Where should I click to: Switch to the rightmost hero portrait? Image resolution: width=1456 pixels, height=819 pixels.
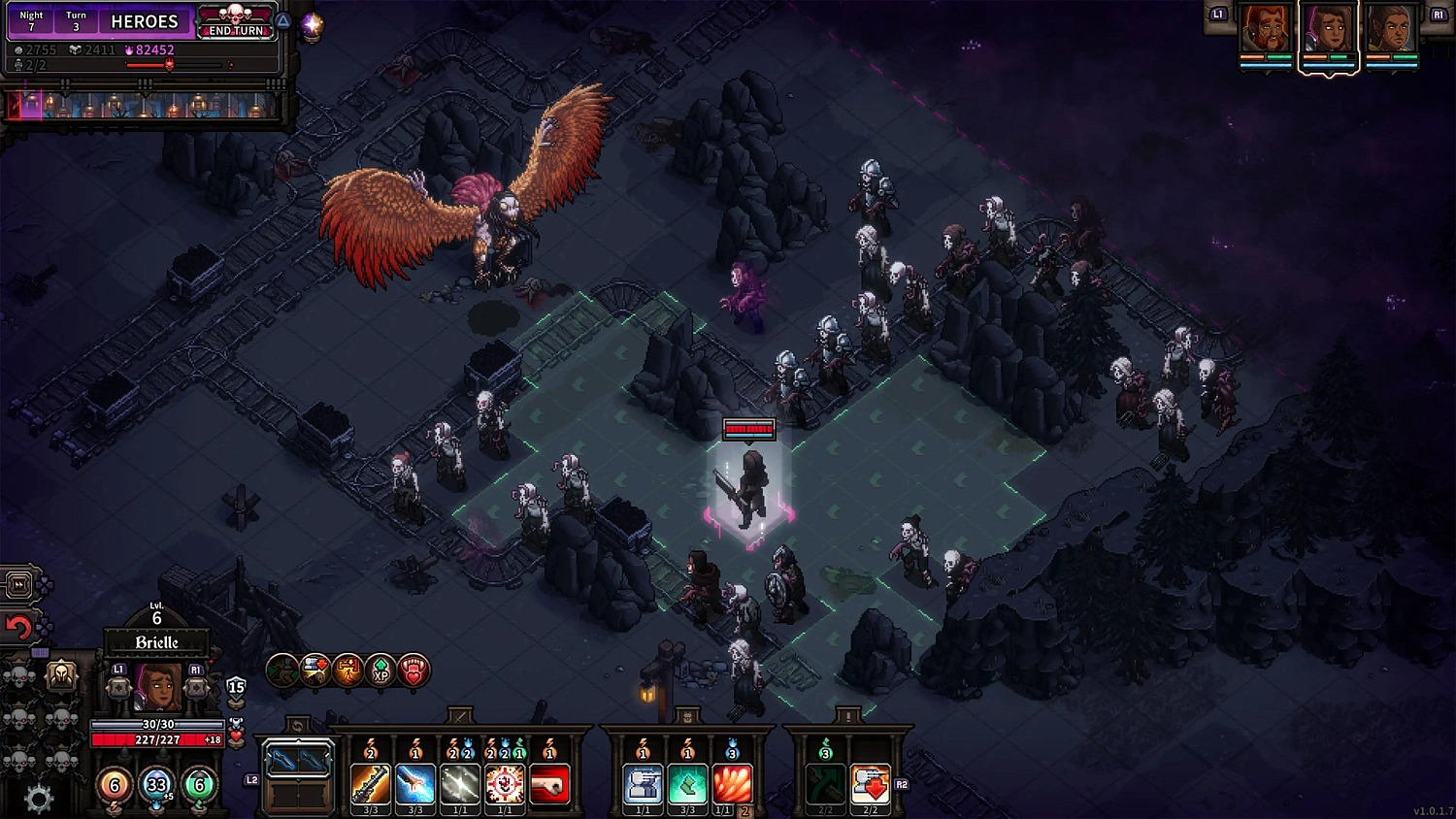coord(1395,29)
